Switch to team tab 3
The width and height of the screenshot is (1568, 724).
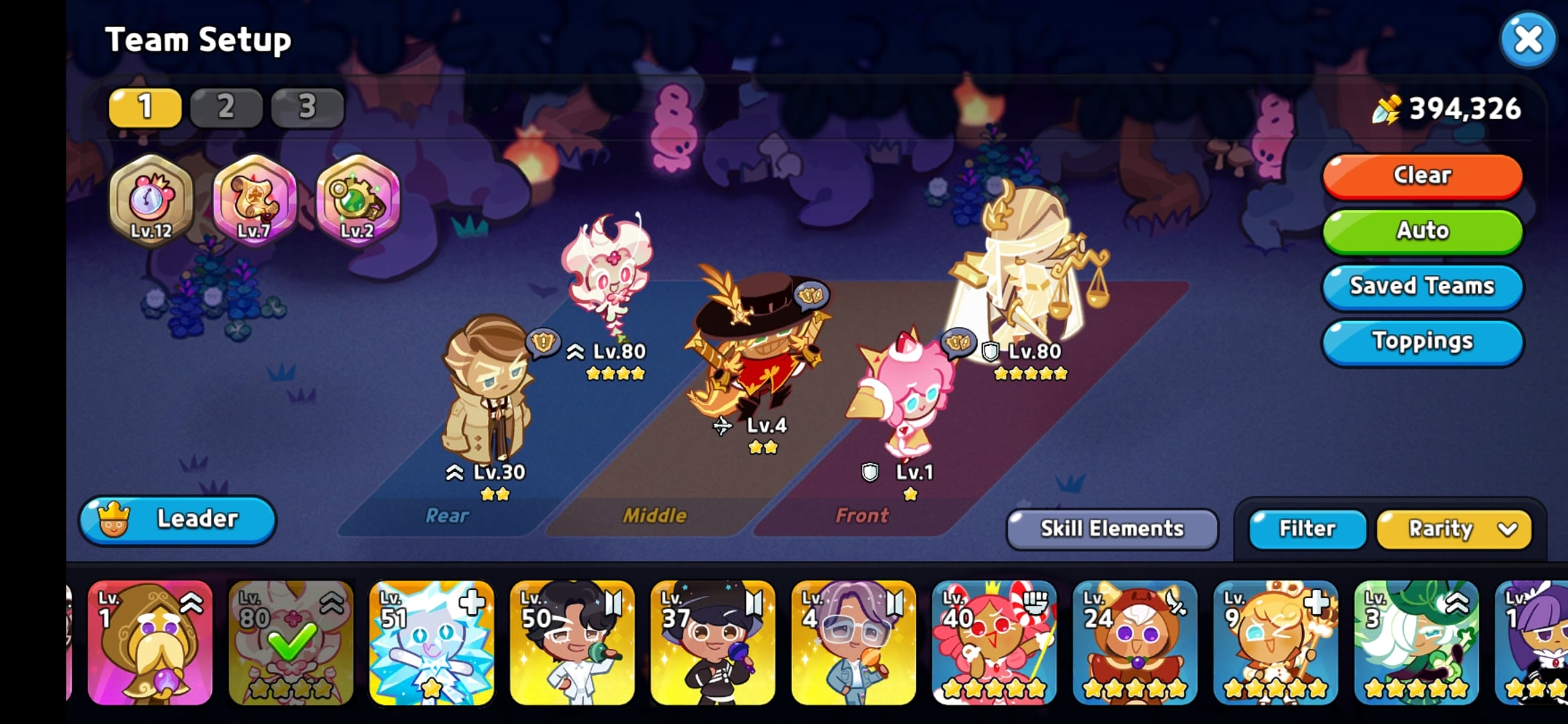click(x=307, y=107)
